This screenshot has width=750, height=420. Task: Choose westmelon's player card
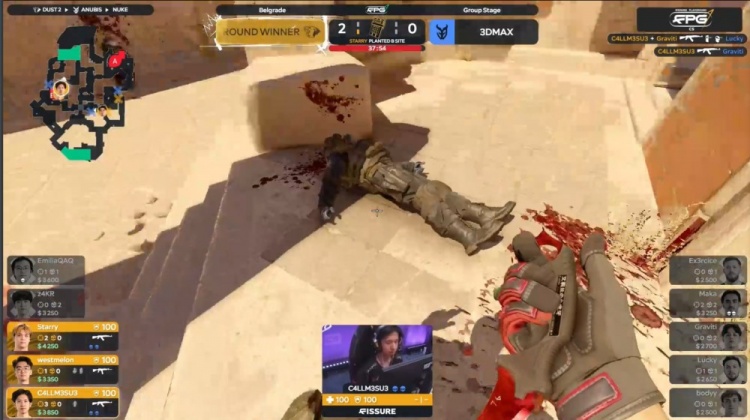pyautogui.click(x=62, y=369)
